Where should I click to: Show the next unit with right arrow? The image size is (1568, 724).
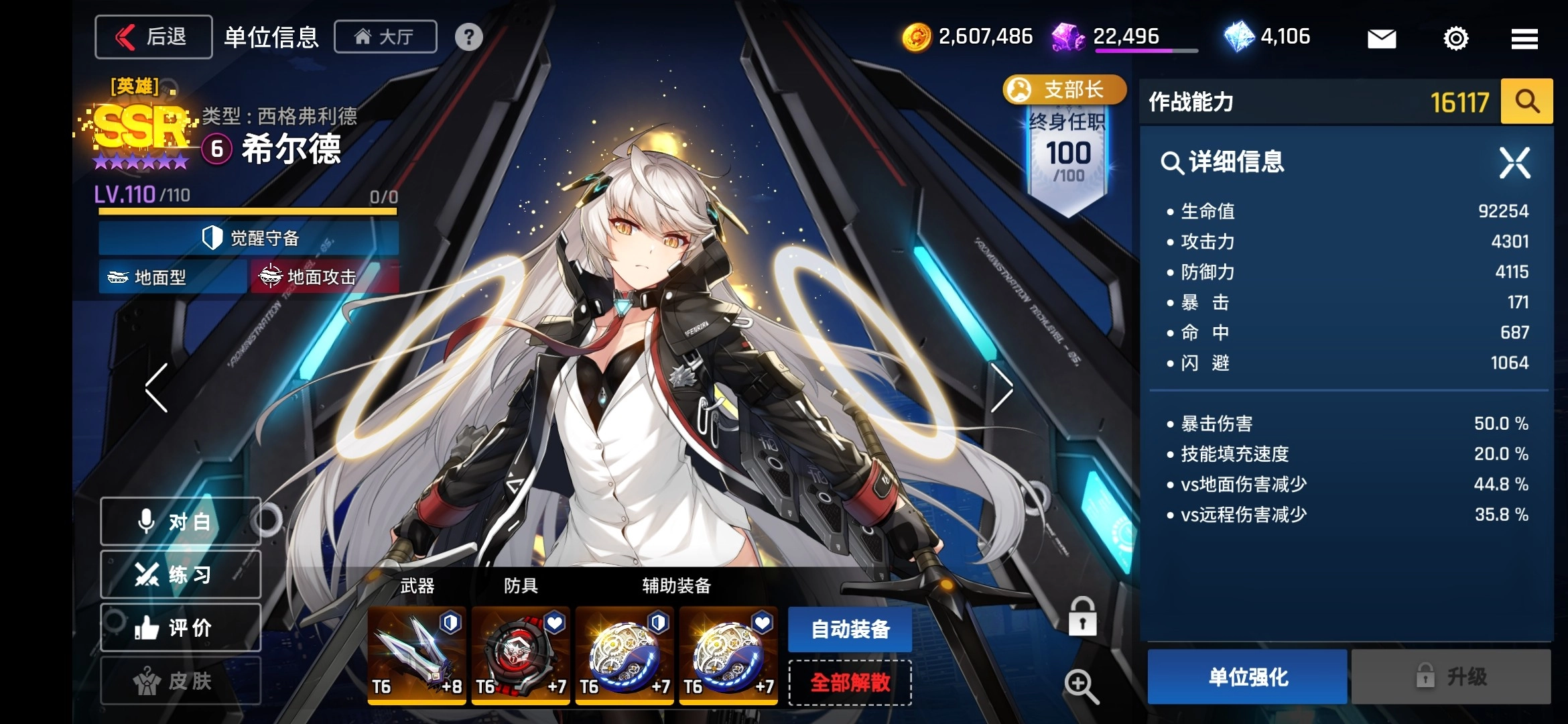click(x=1001, y=387)
